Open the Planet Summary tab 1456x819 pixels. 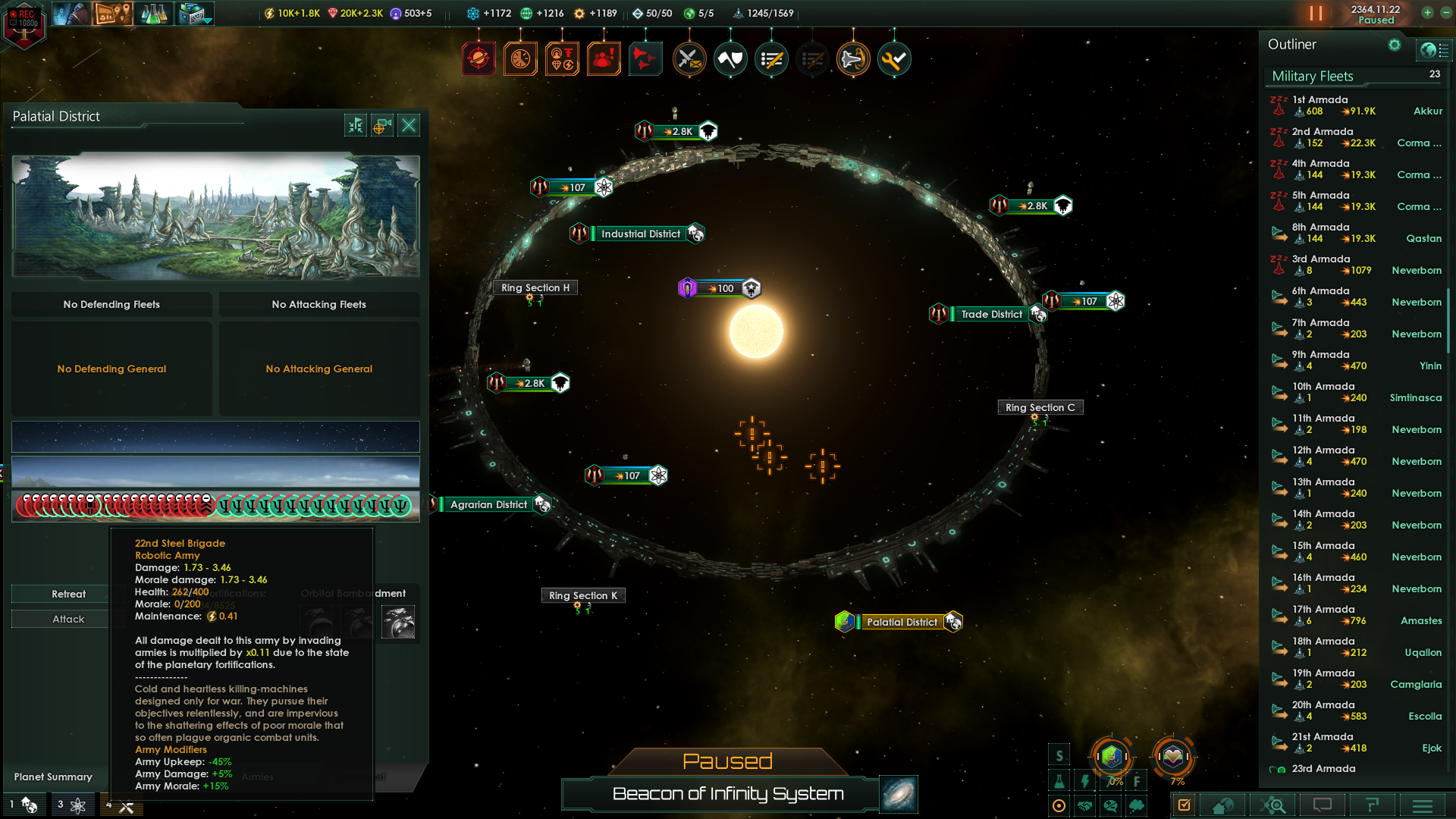53,777
